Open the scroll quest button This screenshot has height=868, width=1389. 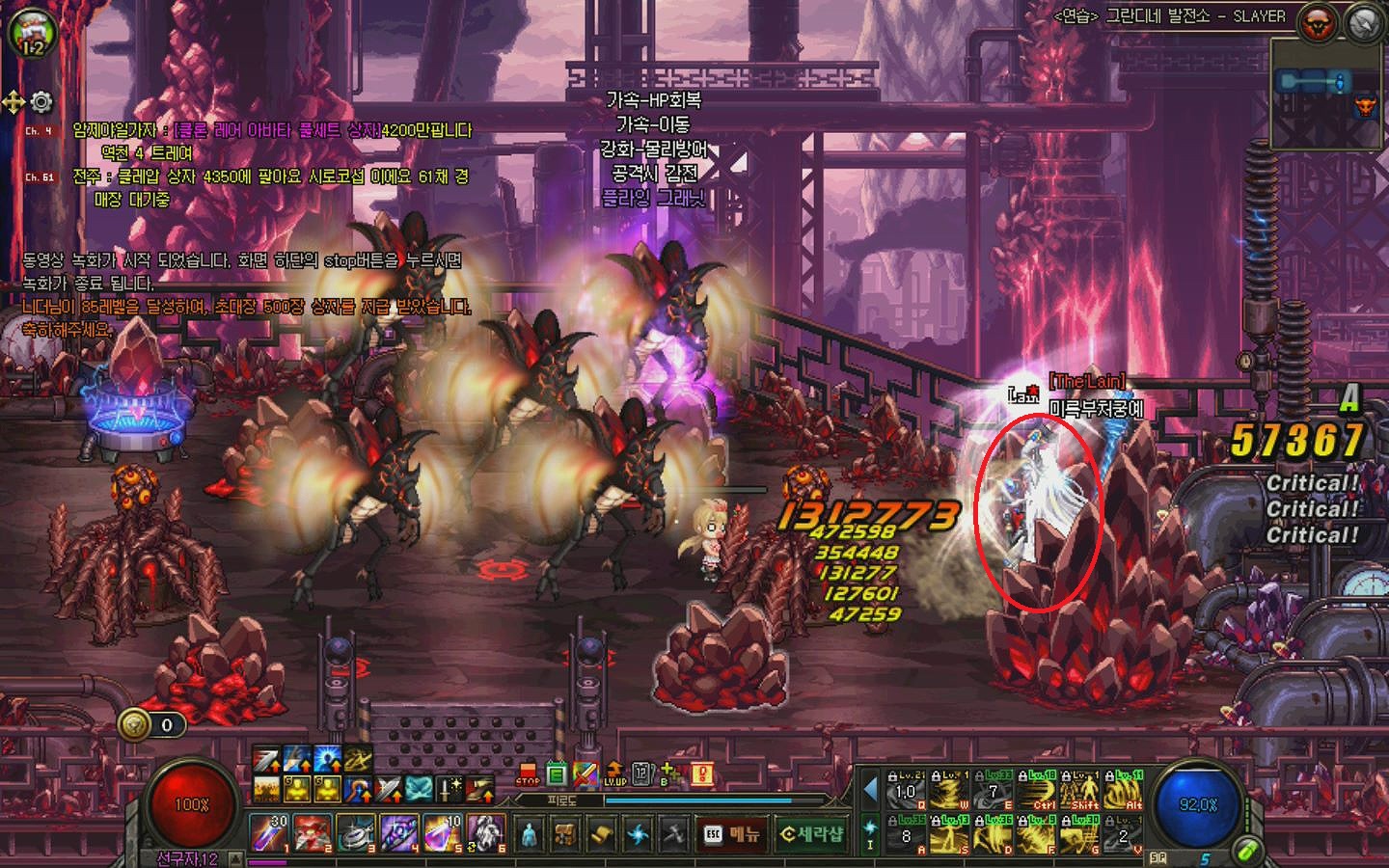tap(602, 834)
